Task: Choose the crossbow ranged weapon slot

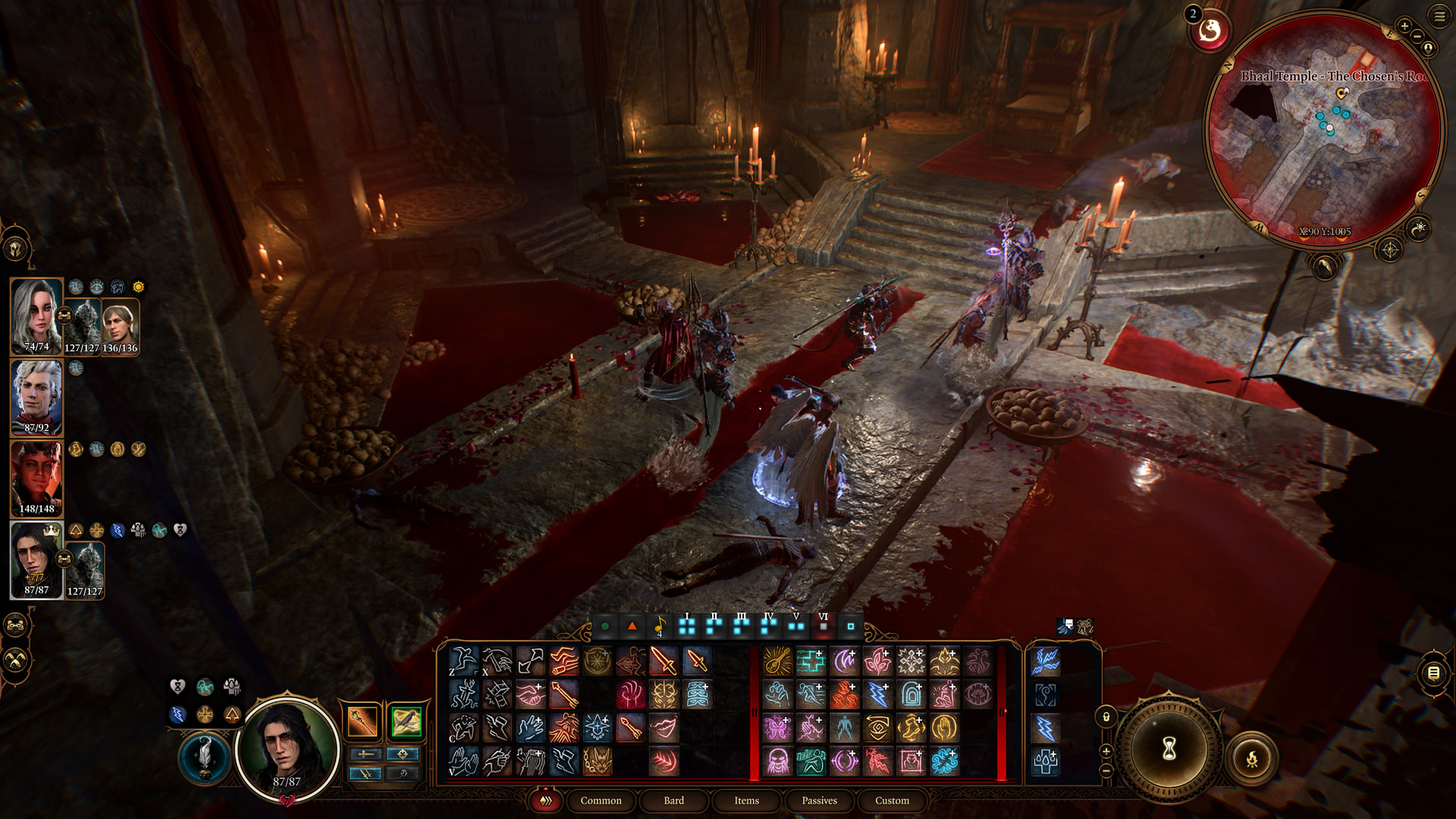Action: point(406,721)
